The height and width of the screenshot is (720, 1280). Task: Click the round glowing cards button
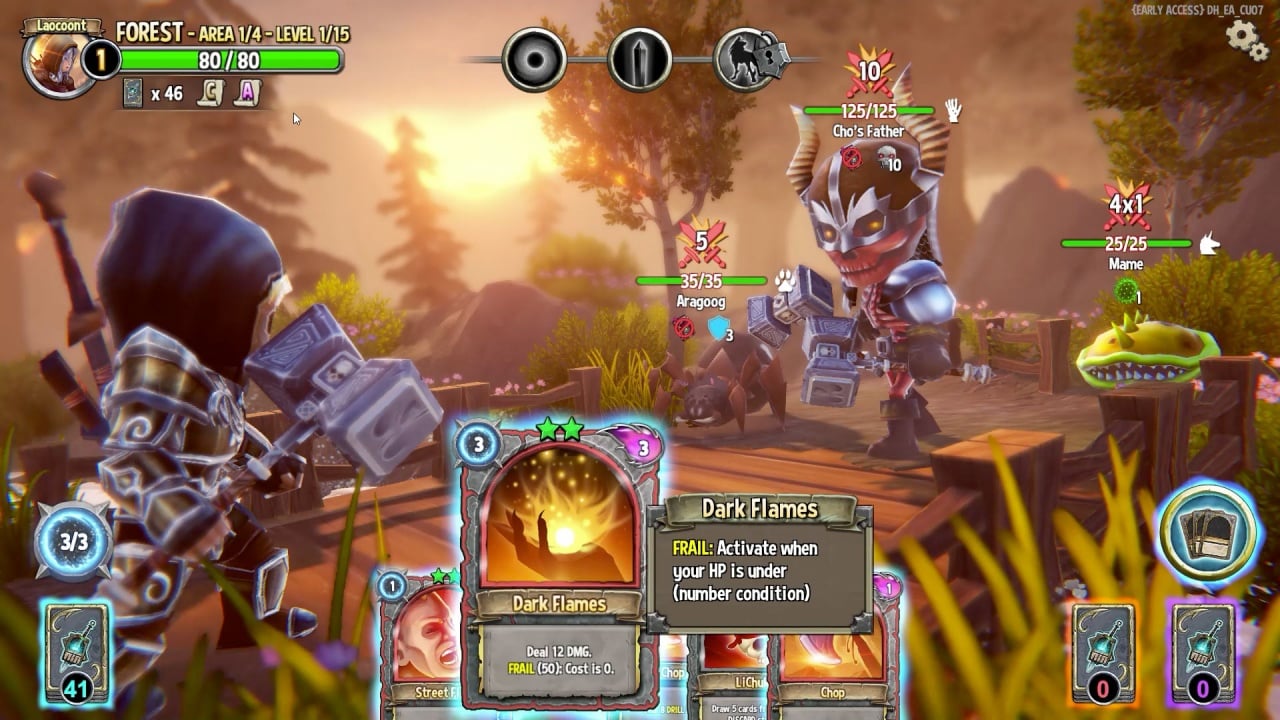1207,533
